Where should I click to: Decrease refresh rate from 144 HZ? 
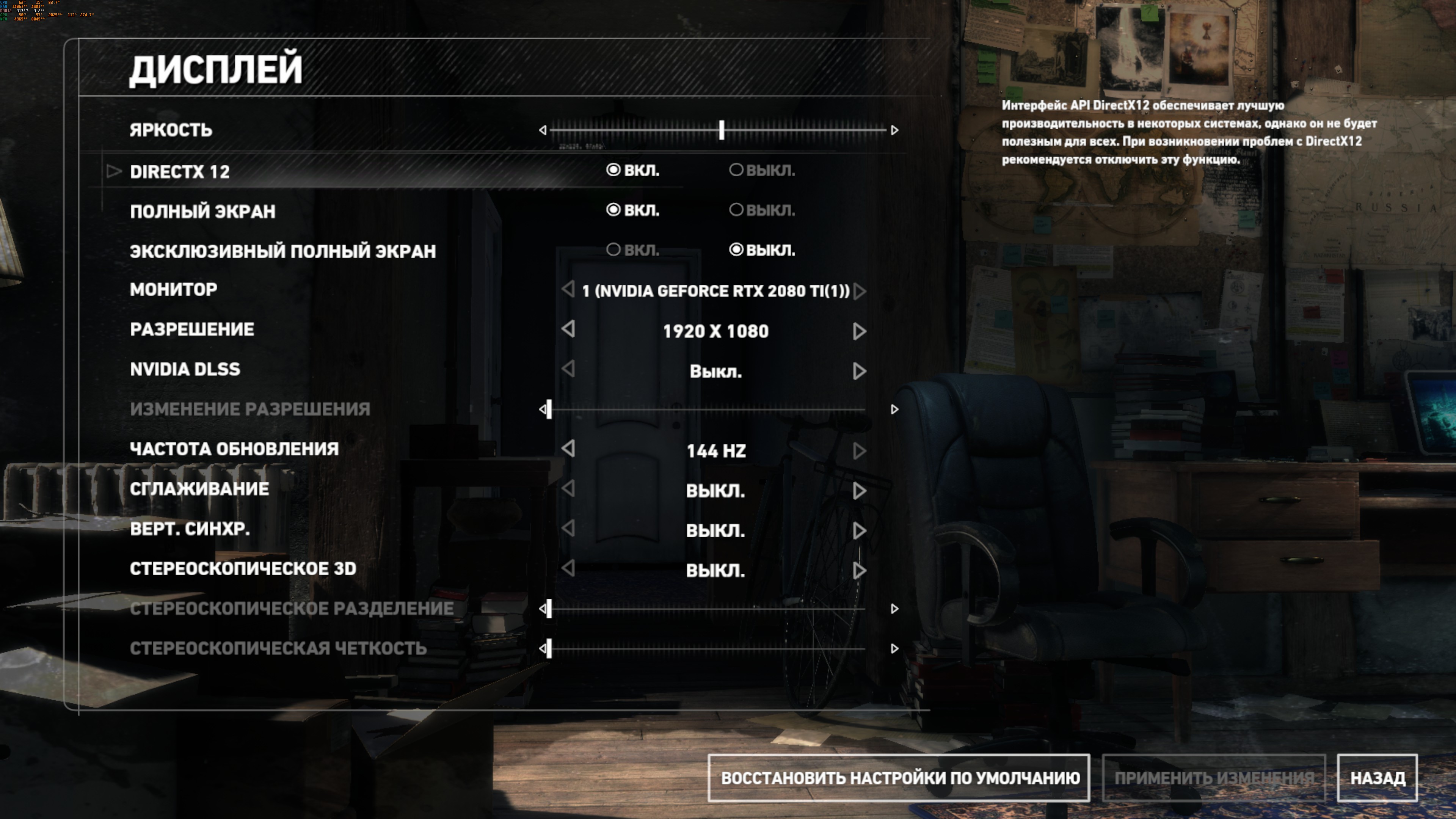point(569,449)
